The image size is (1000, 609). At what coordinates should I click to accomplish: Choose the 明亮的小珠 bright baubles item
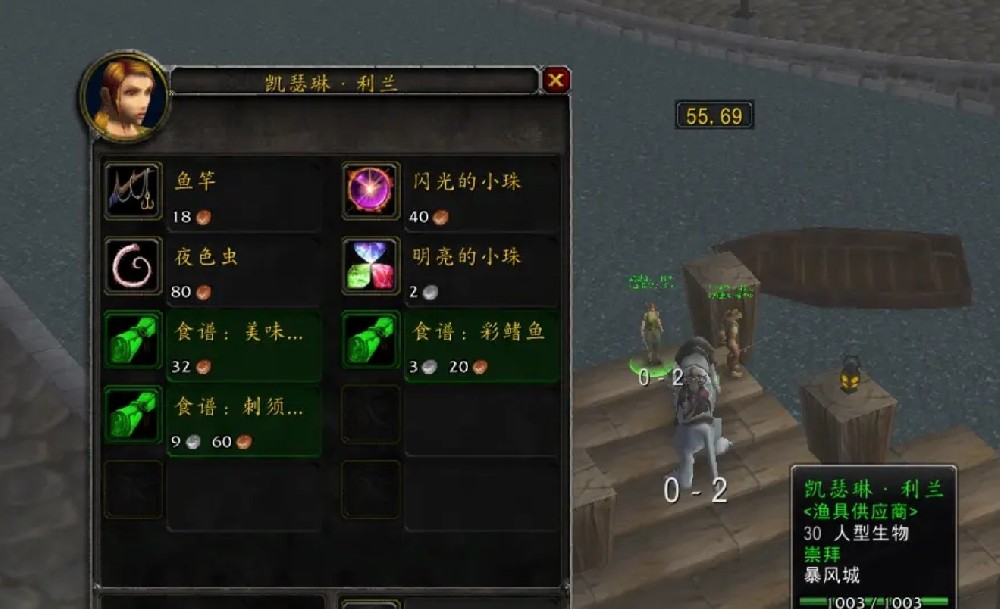[372, 265]
